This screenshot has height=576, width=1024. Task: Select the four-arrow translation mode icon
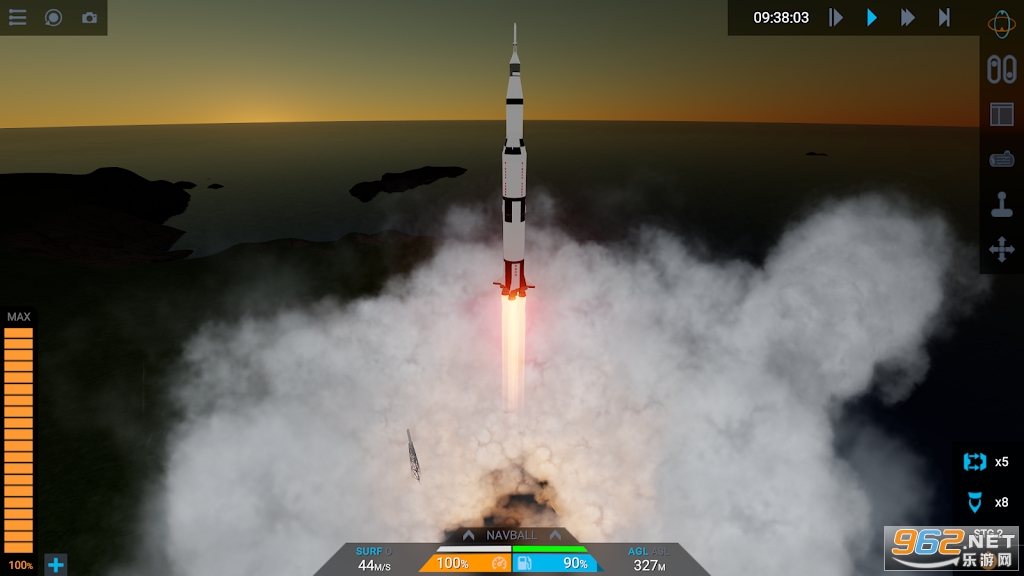(1001, 250)
